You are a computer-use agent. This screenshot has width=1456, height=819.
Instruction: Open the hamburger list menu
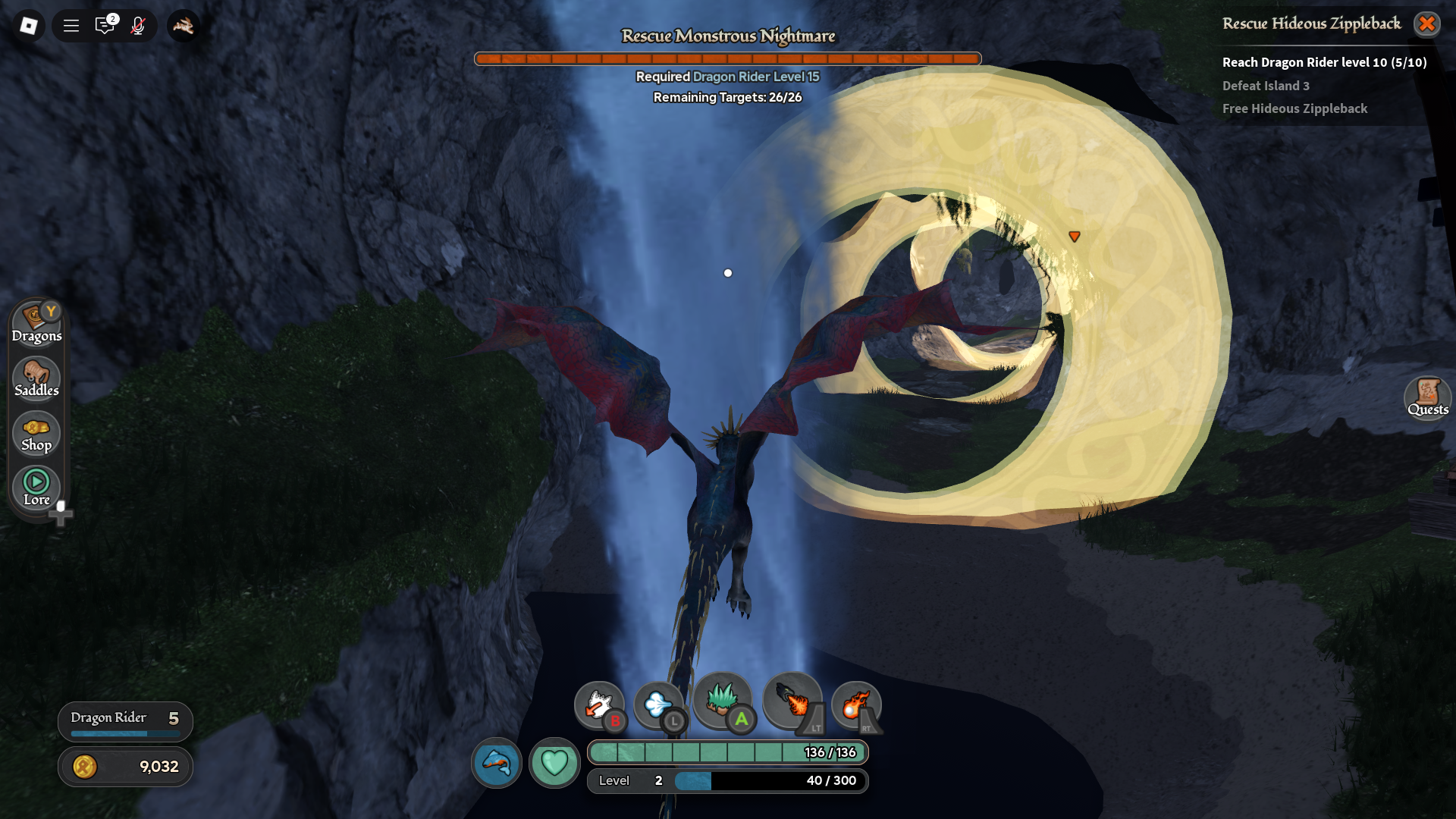point(71,26)
